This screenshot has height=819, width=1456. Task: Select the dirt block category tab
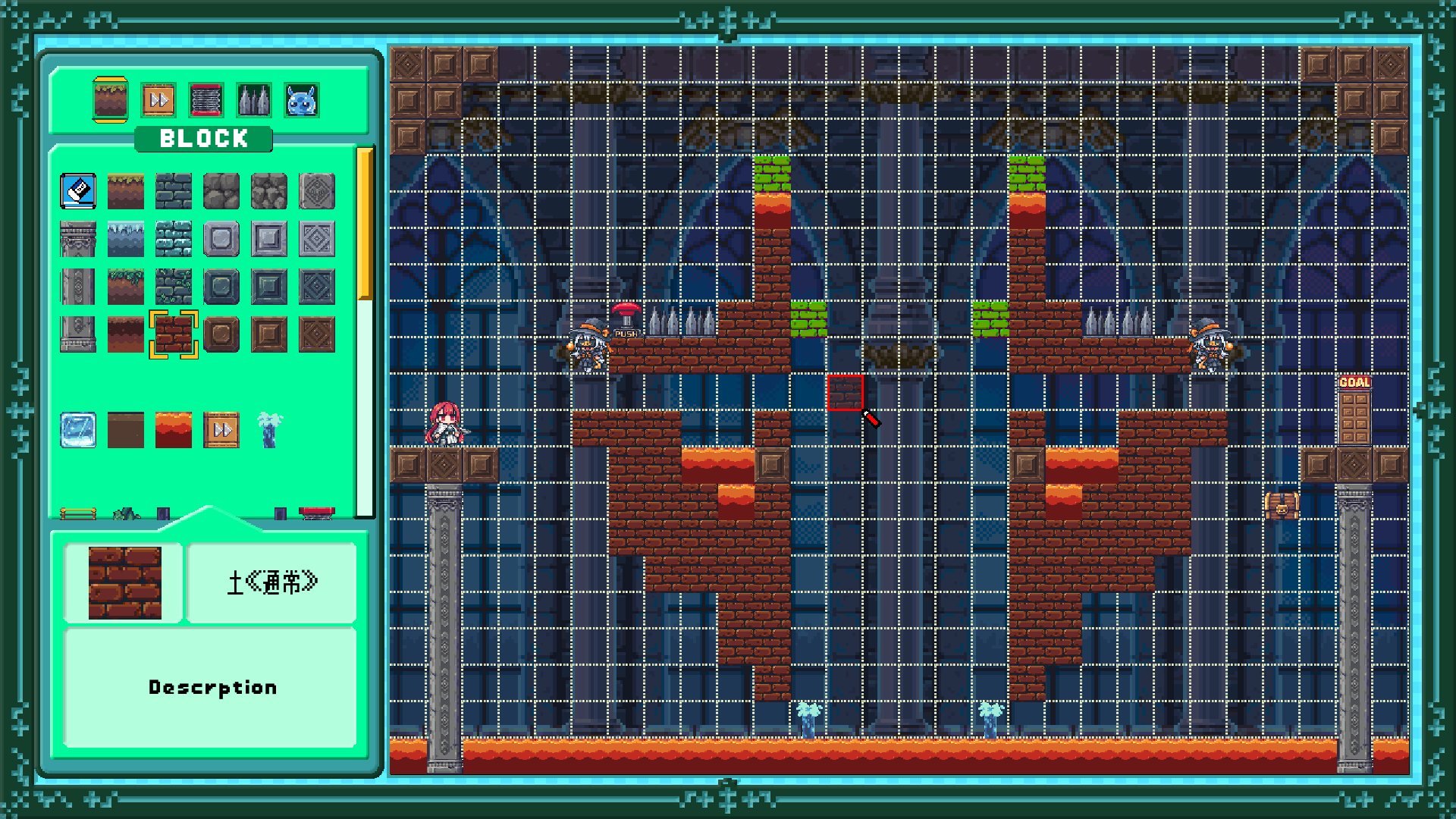pos(110,99)
